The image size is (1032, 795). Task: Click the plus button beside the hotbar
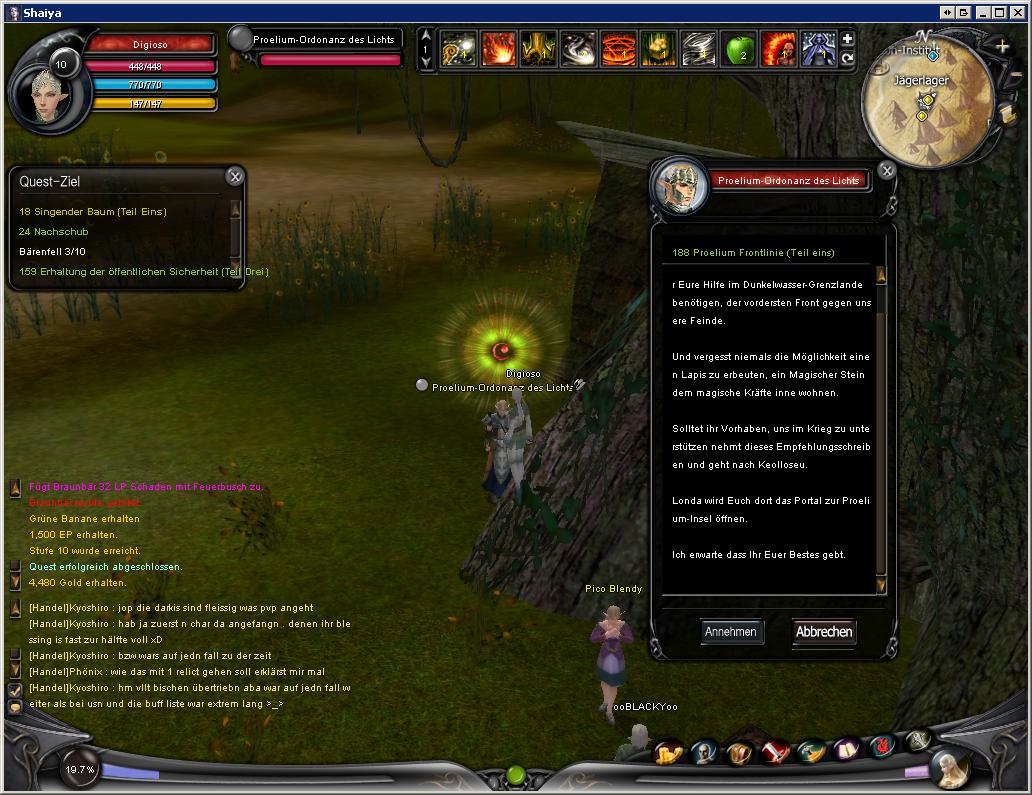pos(847,40)
